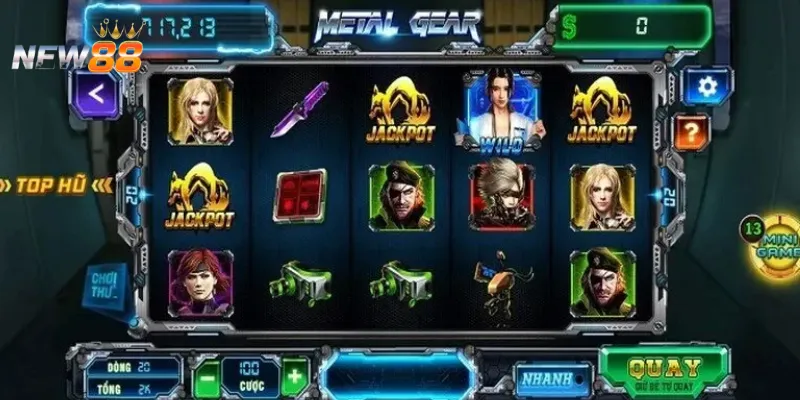Image resolution: width=800 pixels, height=400 pixels.
Task: Increase the bet with the plus button
Action: click(294, 378)
